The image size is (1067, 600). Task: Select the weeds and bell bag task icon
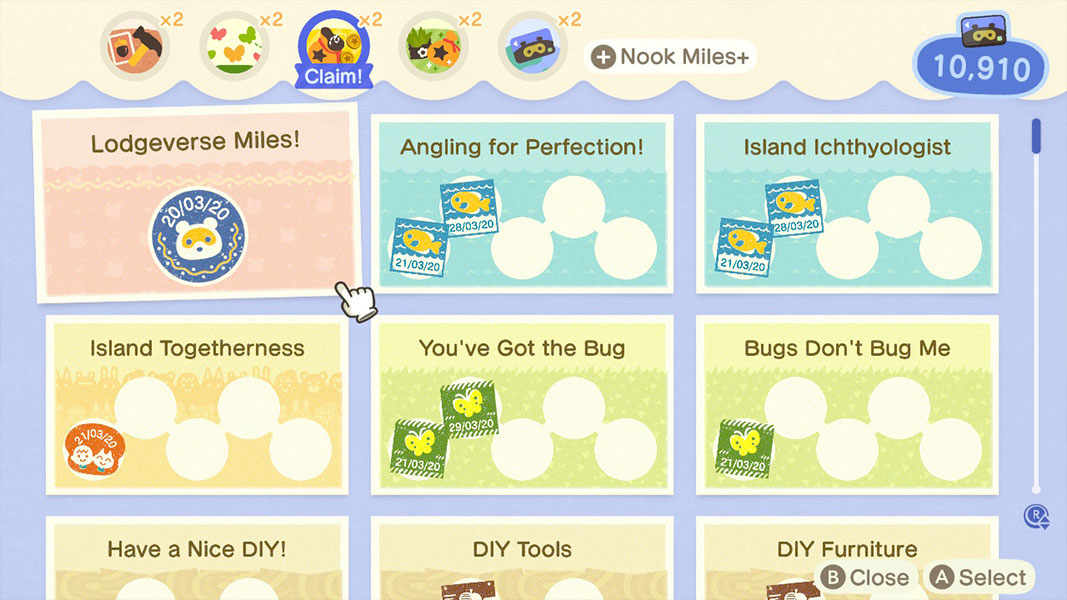pos(433,46)
